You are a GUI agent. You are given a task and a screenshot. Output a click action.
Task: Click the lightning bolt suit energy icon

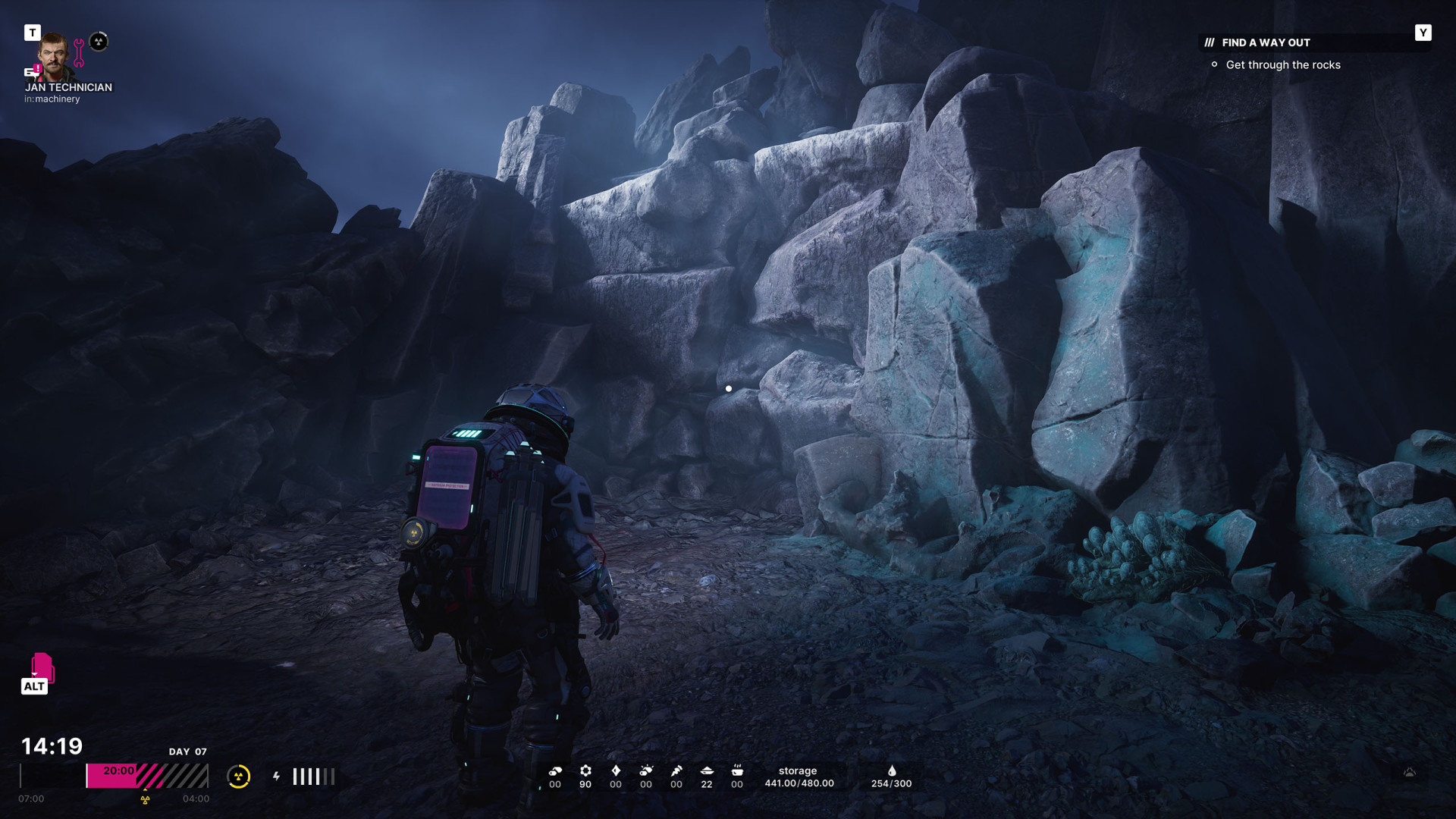click(277, 777)
